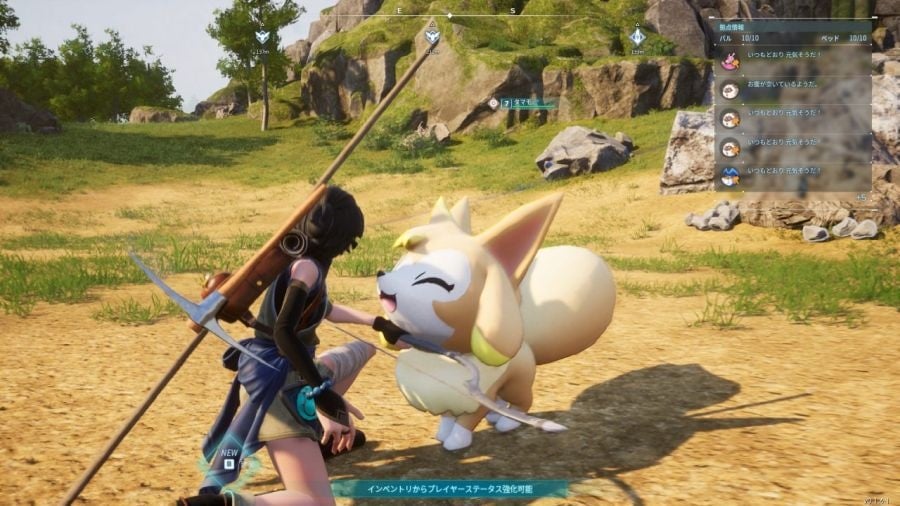Click the player status upgrade notification banner
The width and height of the screenshot is (900, 506).
click(448, 488)
